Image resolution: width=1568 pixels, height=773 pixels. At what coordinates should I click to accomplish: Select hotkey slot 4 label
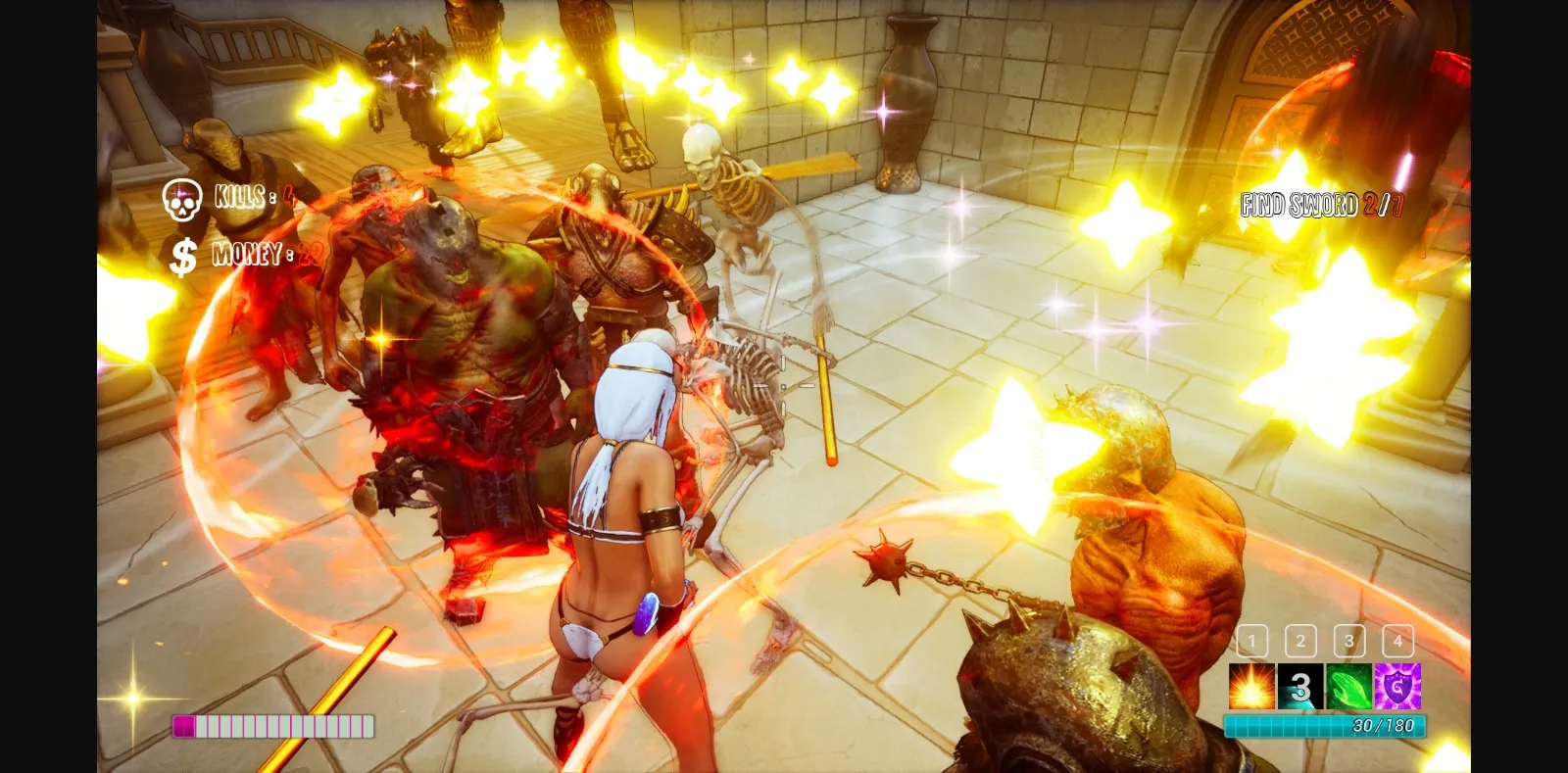[1397, 642]
